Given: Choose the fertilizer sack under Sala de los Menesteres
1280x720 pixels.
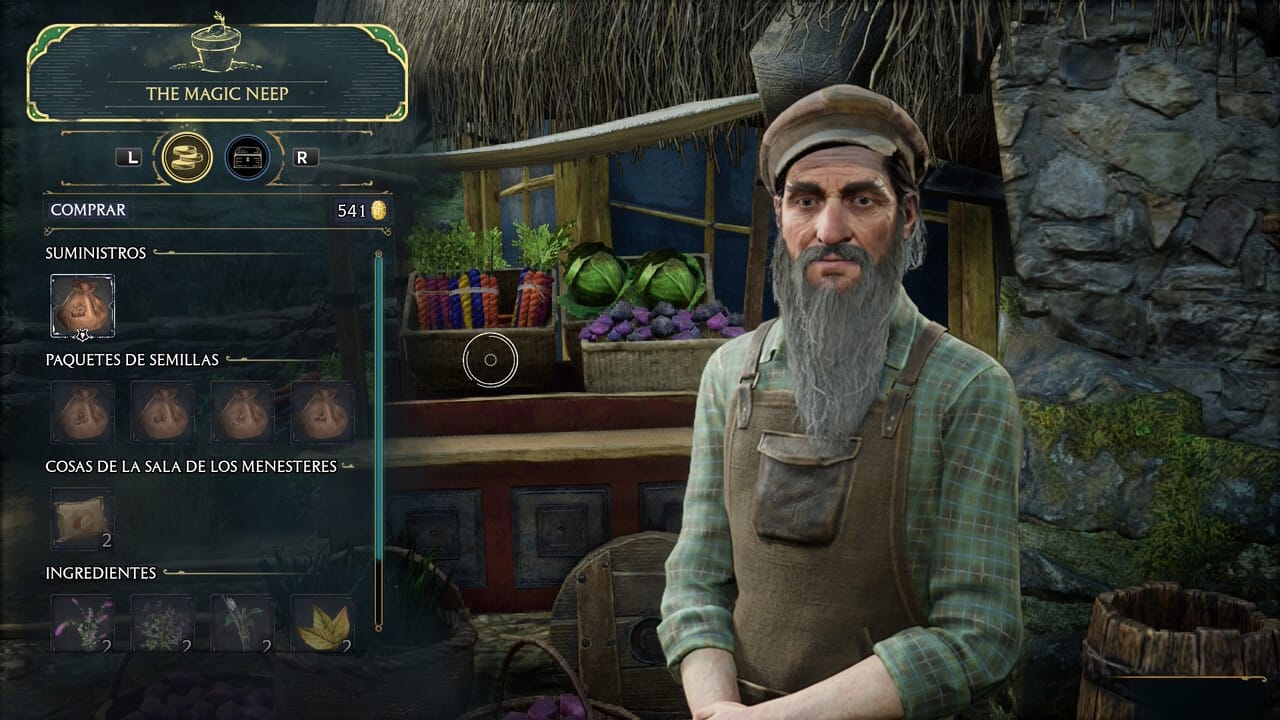Looking at the screenshot, I should click(82, 519).
